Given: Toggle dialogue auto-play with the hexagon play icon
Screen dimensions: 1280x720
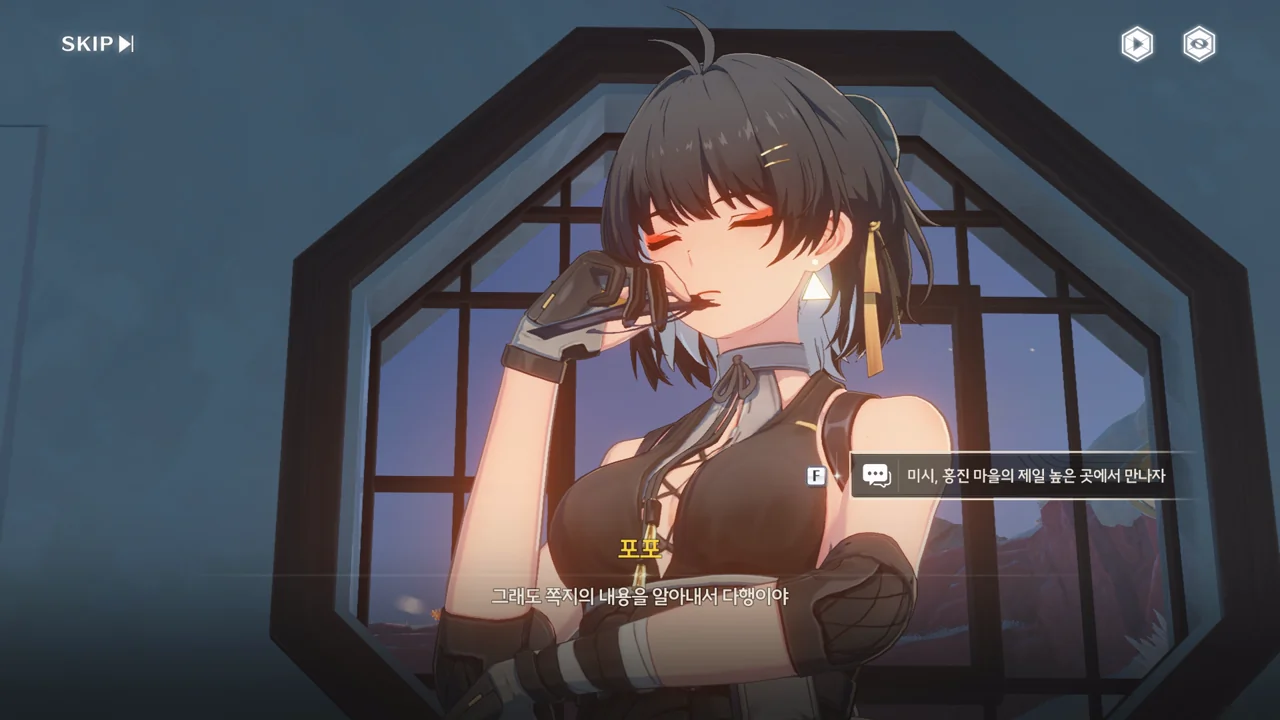Looking at the screenshot, I should 1137,44.
